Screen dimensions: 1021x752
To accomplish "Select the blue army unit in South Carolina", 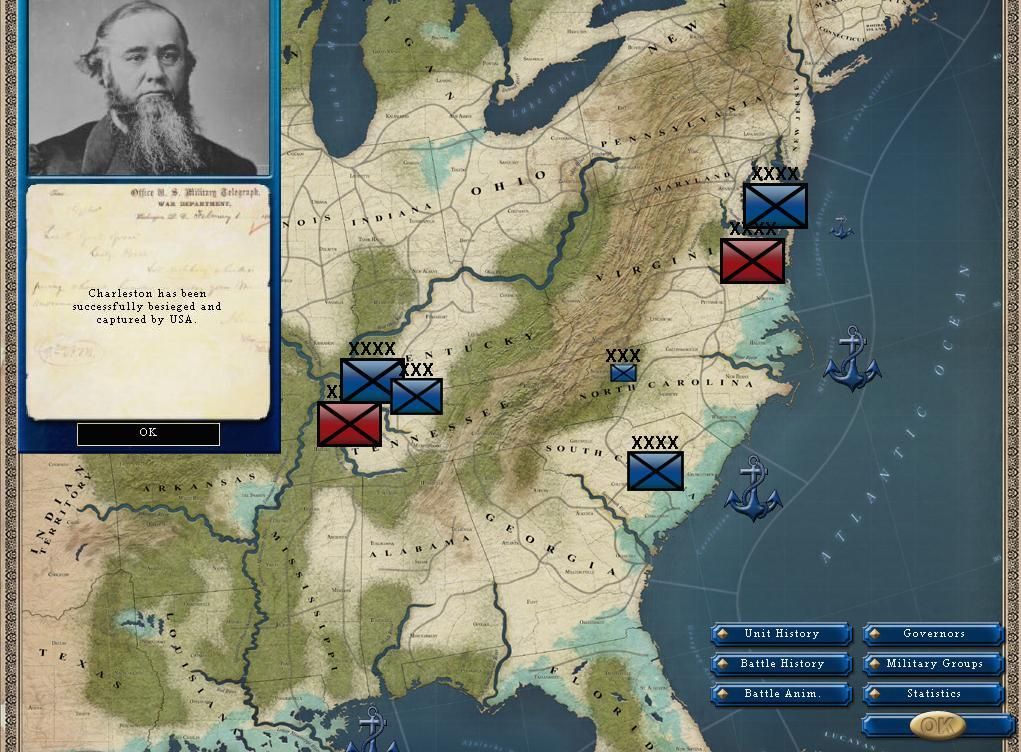I will tap(655, 471).
